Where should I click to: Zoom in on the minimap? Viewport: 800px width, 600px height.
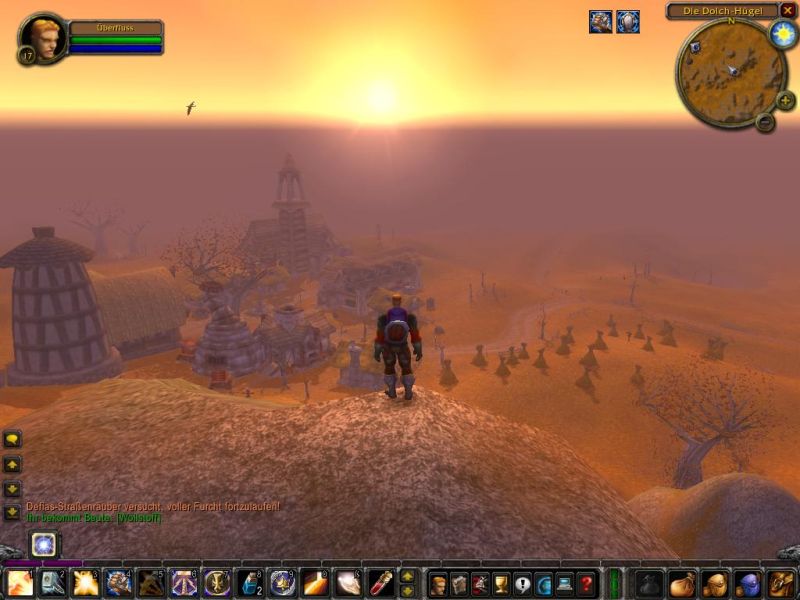(785, 100)
